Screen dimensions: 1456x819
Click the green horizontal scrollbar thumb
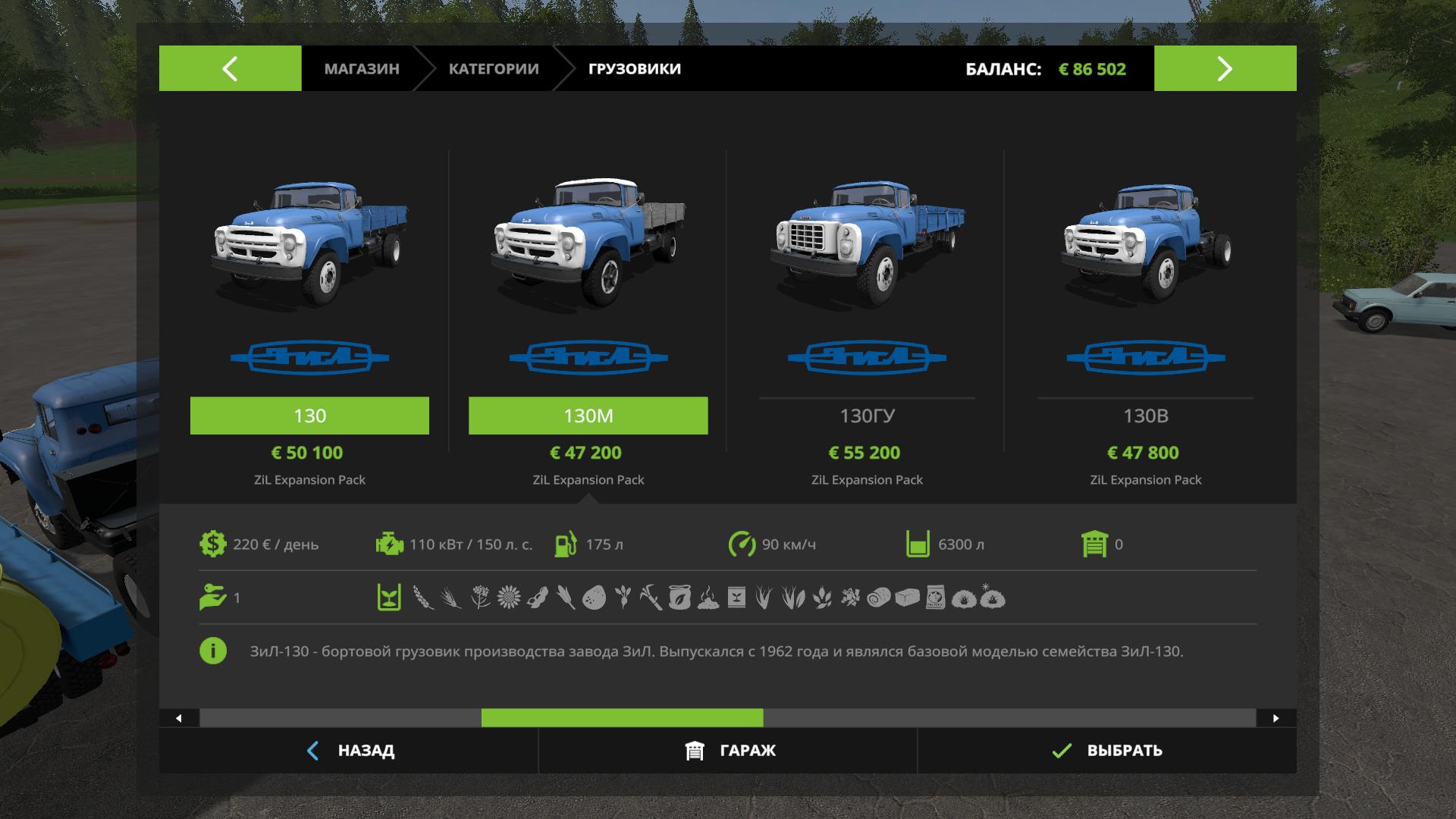pos(622,718)
